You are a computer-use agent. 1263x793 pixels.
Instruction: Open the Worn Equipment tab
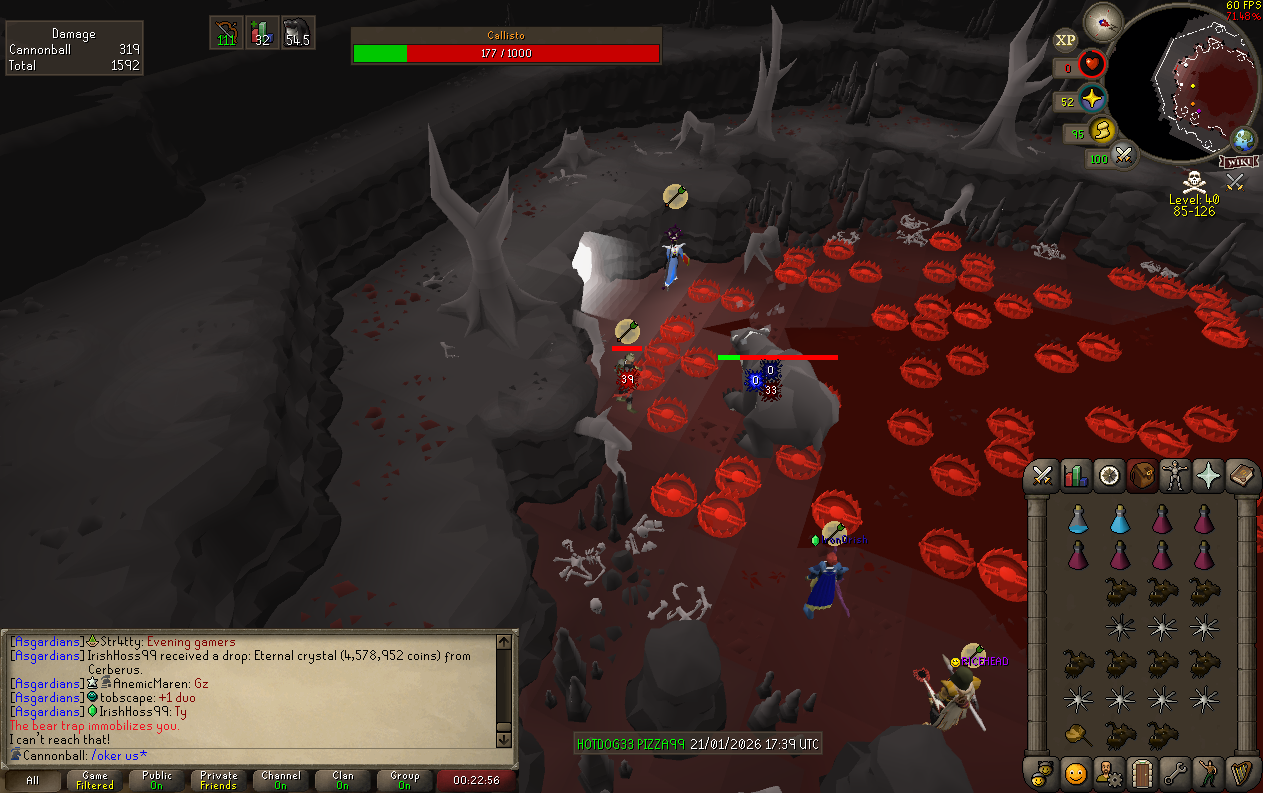[x=1174, y=477]
